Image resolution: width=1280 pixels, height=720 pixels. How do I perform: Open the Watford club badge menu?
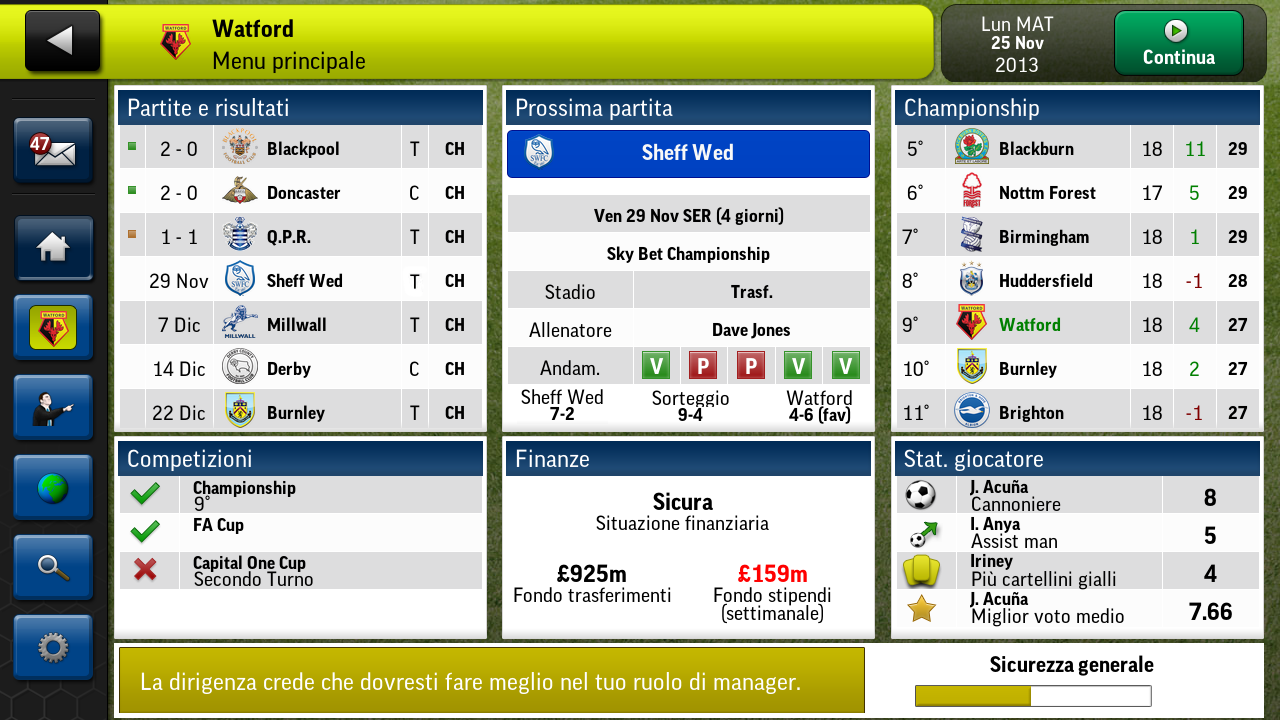(53, 327)
